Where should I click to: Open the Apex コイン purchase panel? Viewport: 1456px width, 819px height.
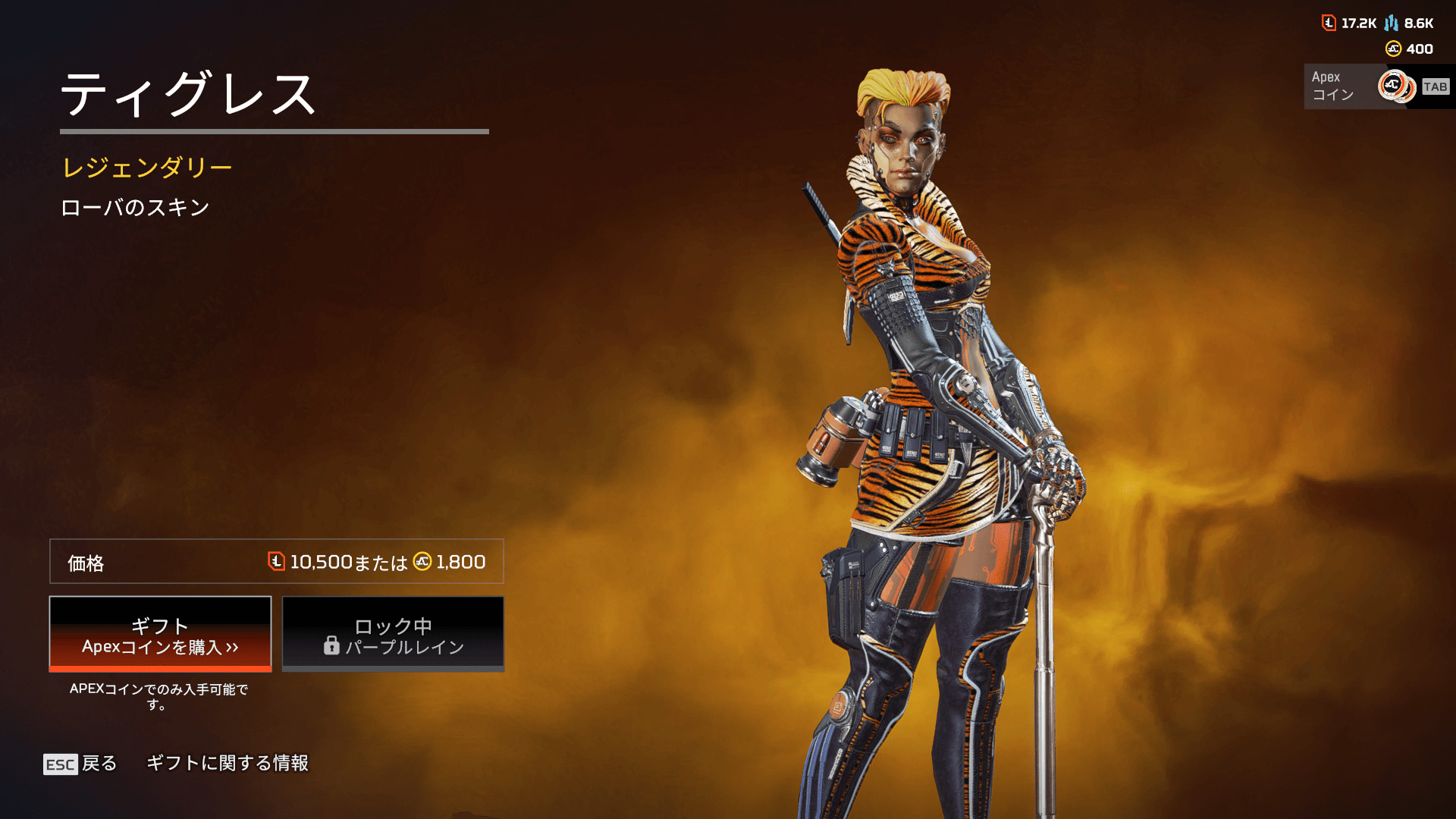click(x=1376, y=86)
